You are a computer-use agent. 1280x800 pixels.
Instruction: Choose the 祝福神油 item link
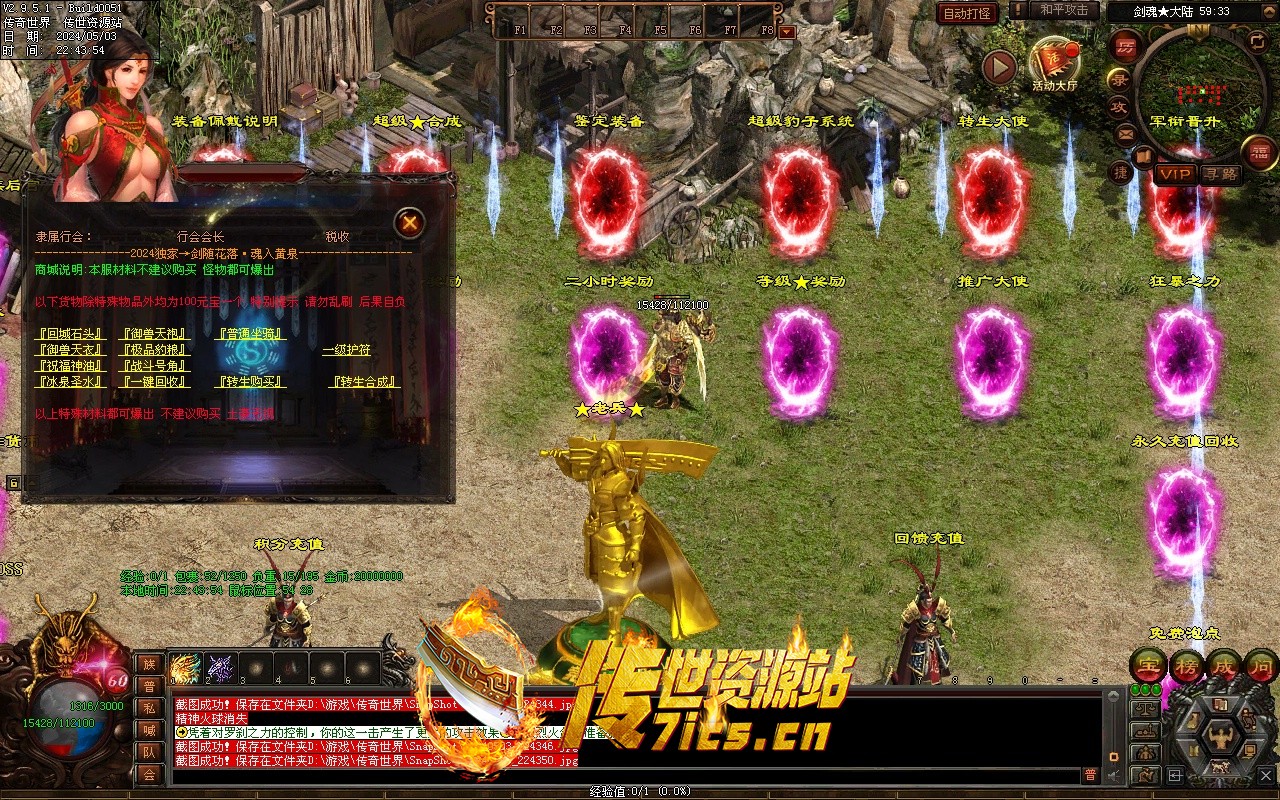click(69, 366)
